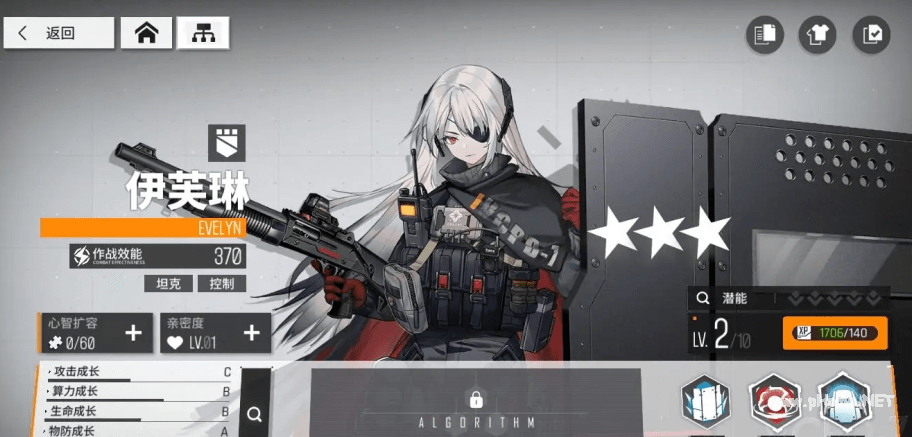Select the red vortex skill icon
Image resolution: width=912 pixels, height=437 pixels.
click(773, 403)
